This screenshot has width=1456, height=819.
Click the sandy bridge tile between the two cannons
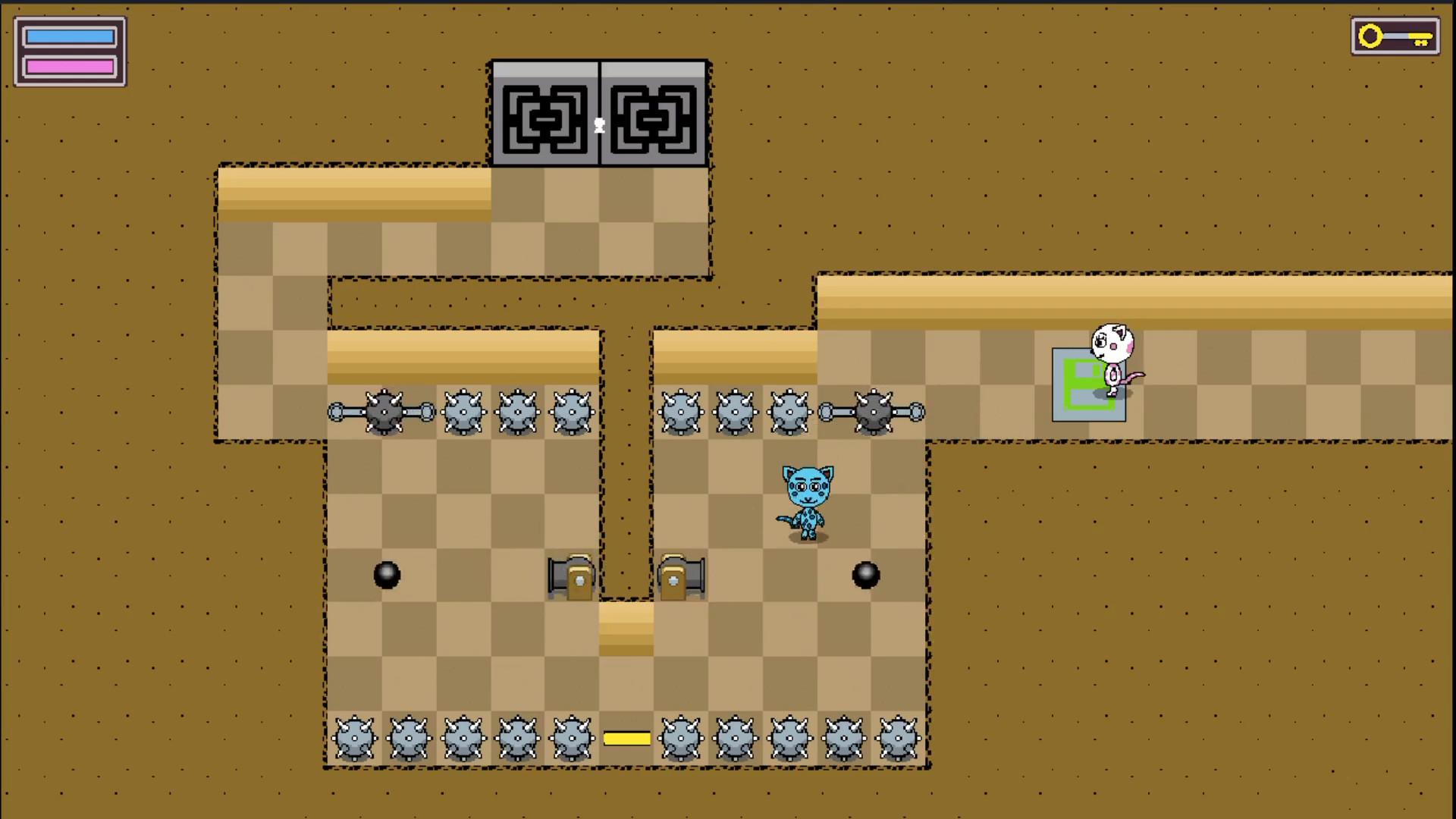[625, 629]
